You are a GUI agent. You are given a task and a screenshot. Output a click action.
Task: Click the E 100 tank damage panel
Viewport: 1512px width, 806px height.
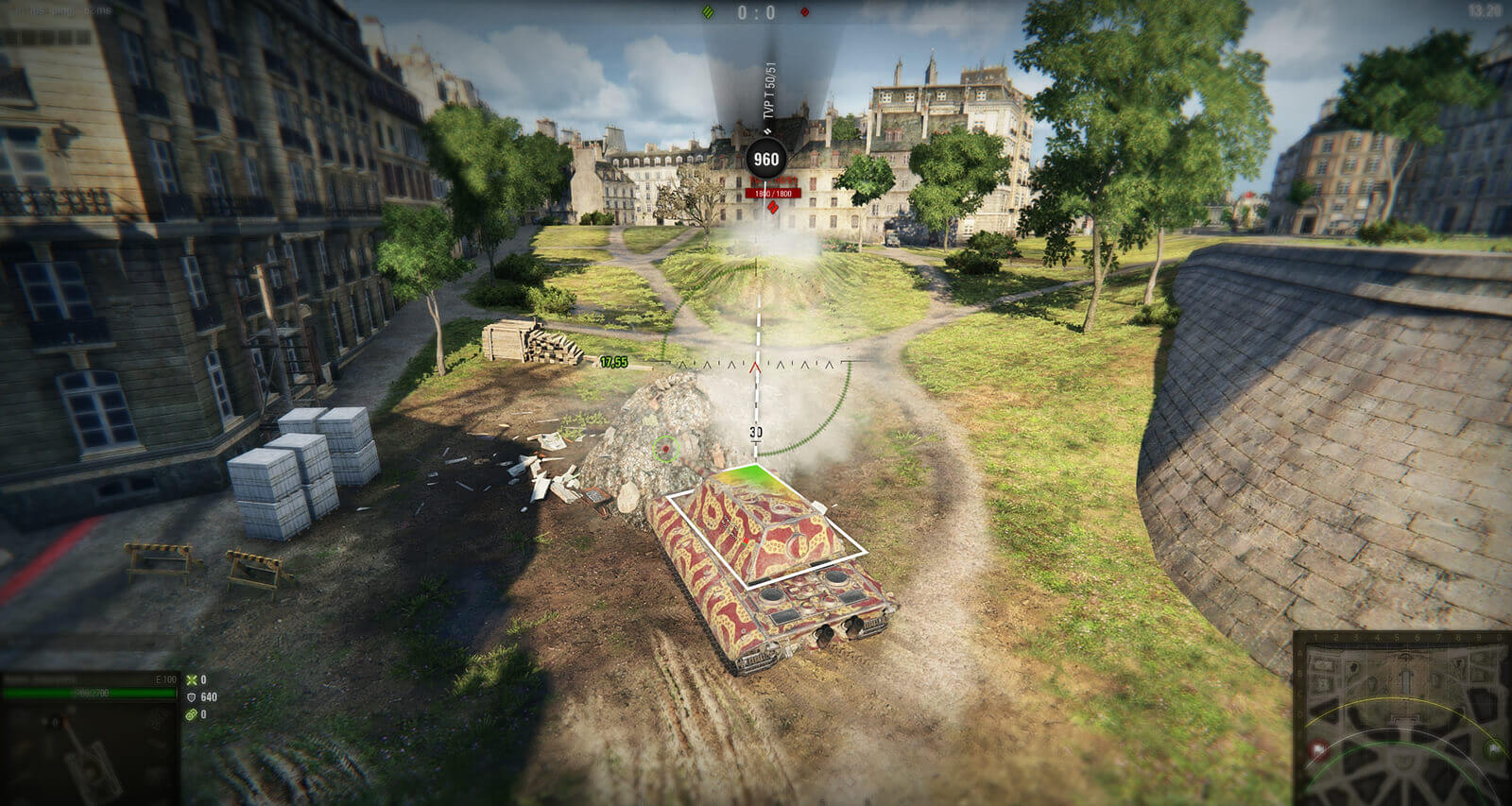pos(90,737)
